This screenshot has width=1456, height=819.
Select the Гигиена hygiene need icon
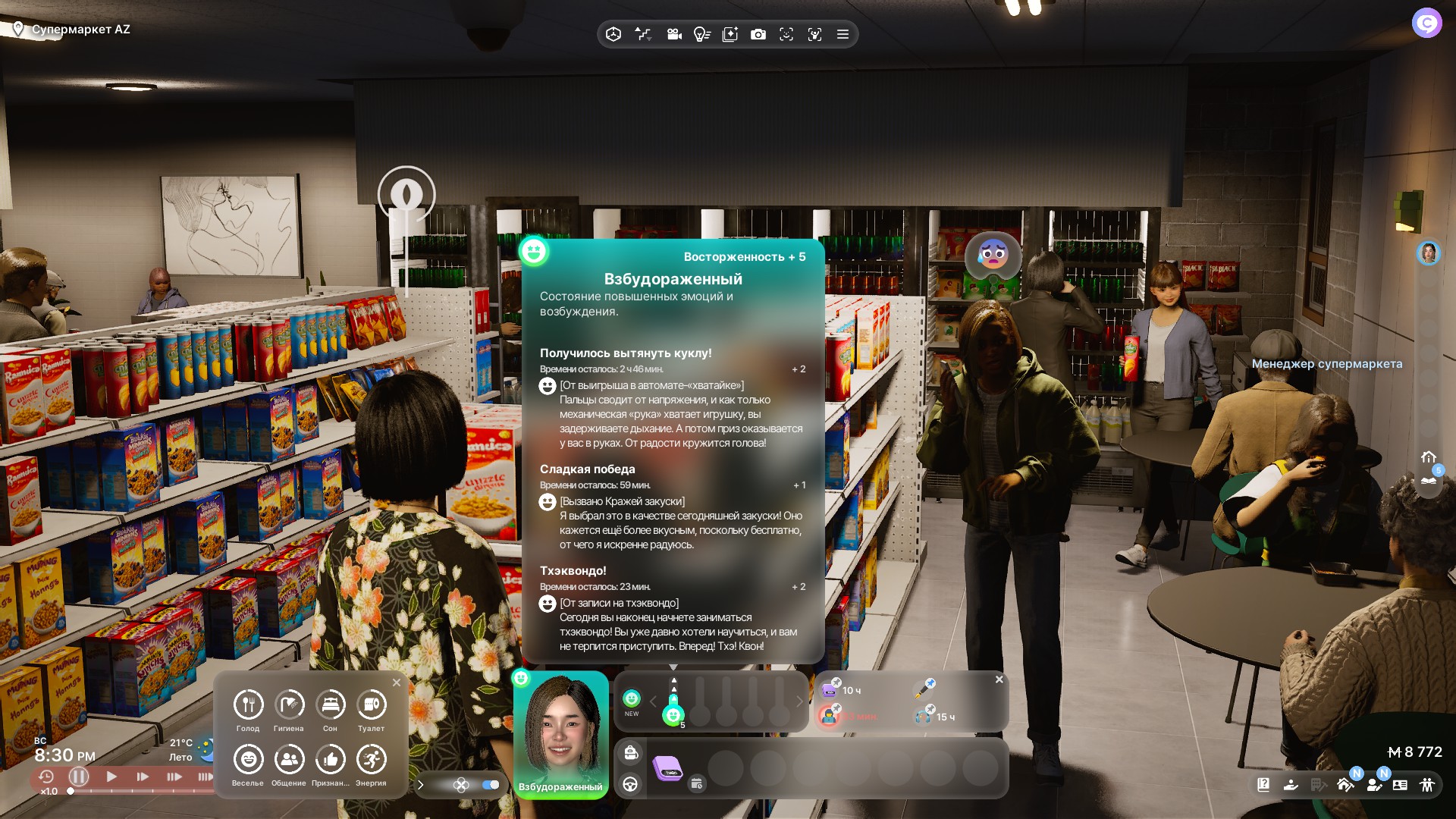point(289,705)
